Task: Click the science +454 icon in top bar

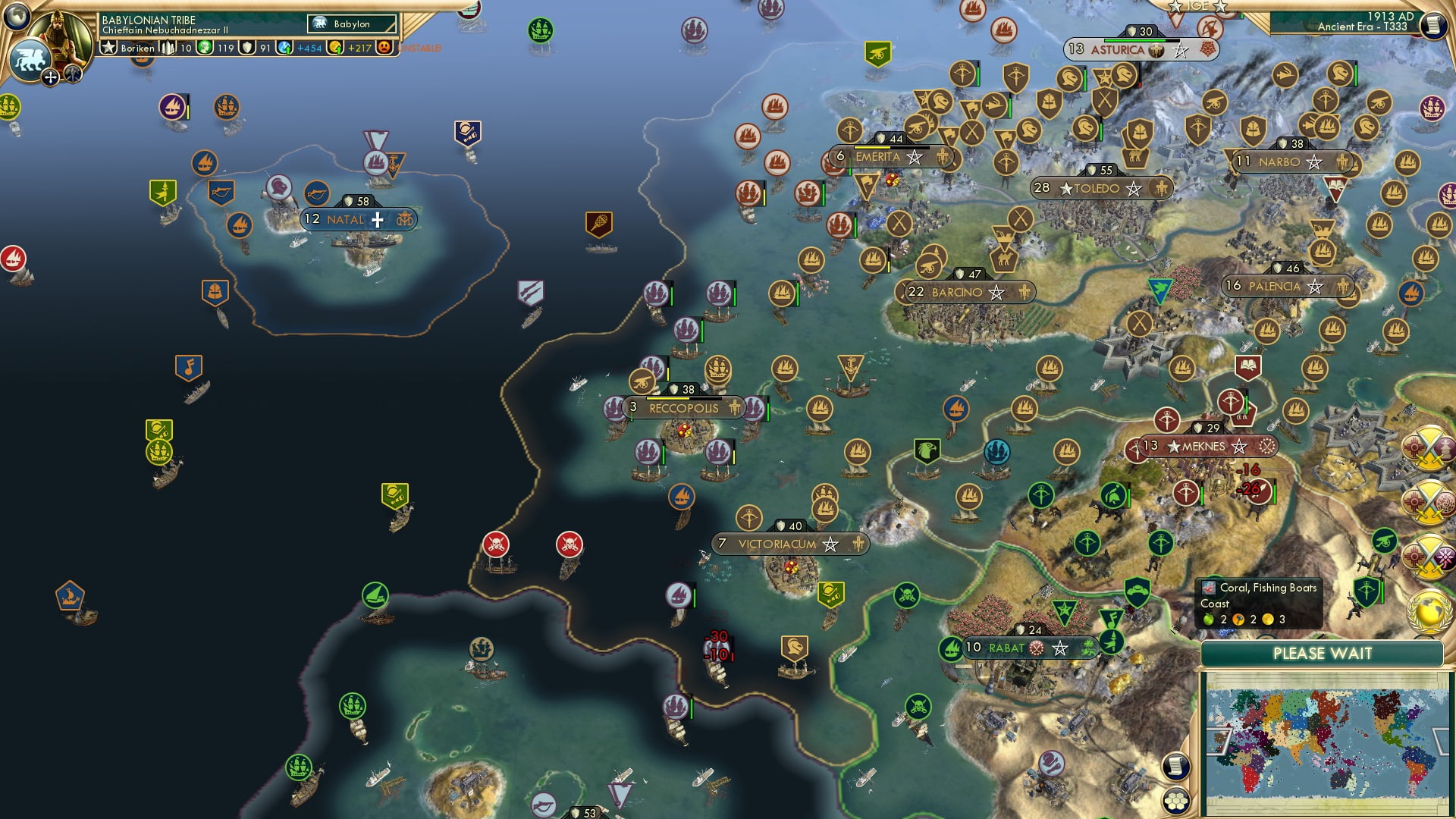Action: 284,48
